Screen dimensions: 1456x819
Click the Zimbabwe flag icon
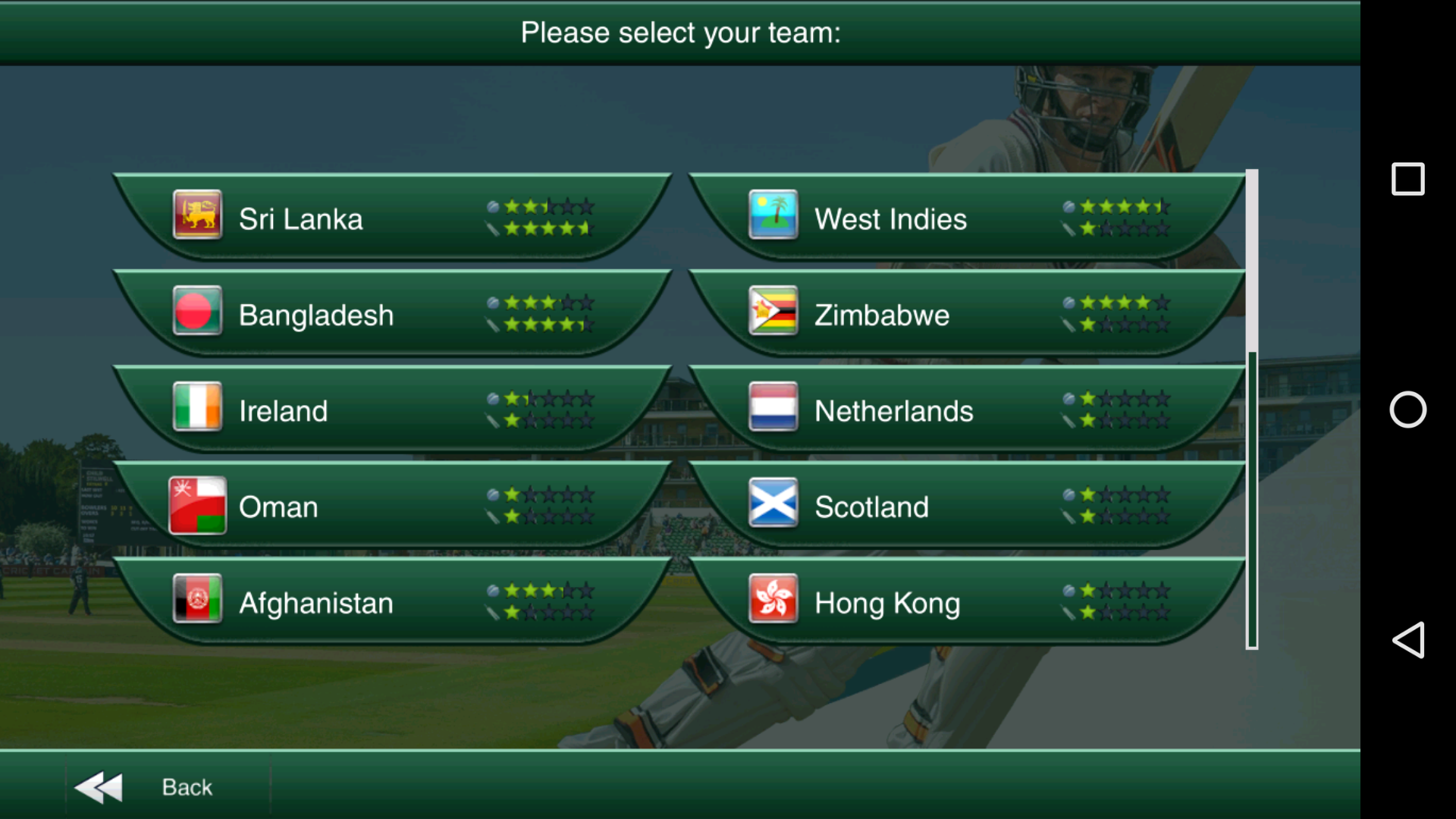pos(773,314)
